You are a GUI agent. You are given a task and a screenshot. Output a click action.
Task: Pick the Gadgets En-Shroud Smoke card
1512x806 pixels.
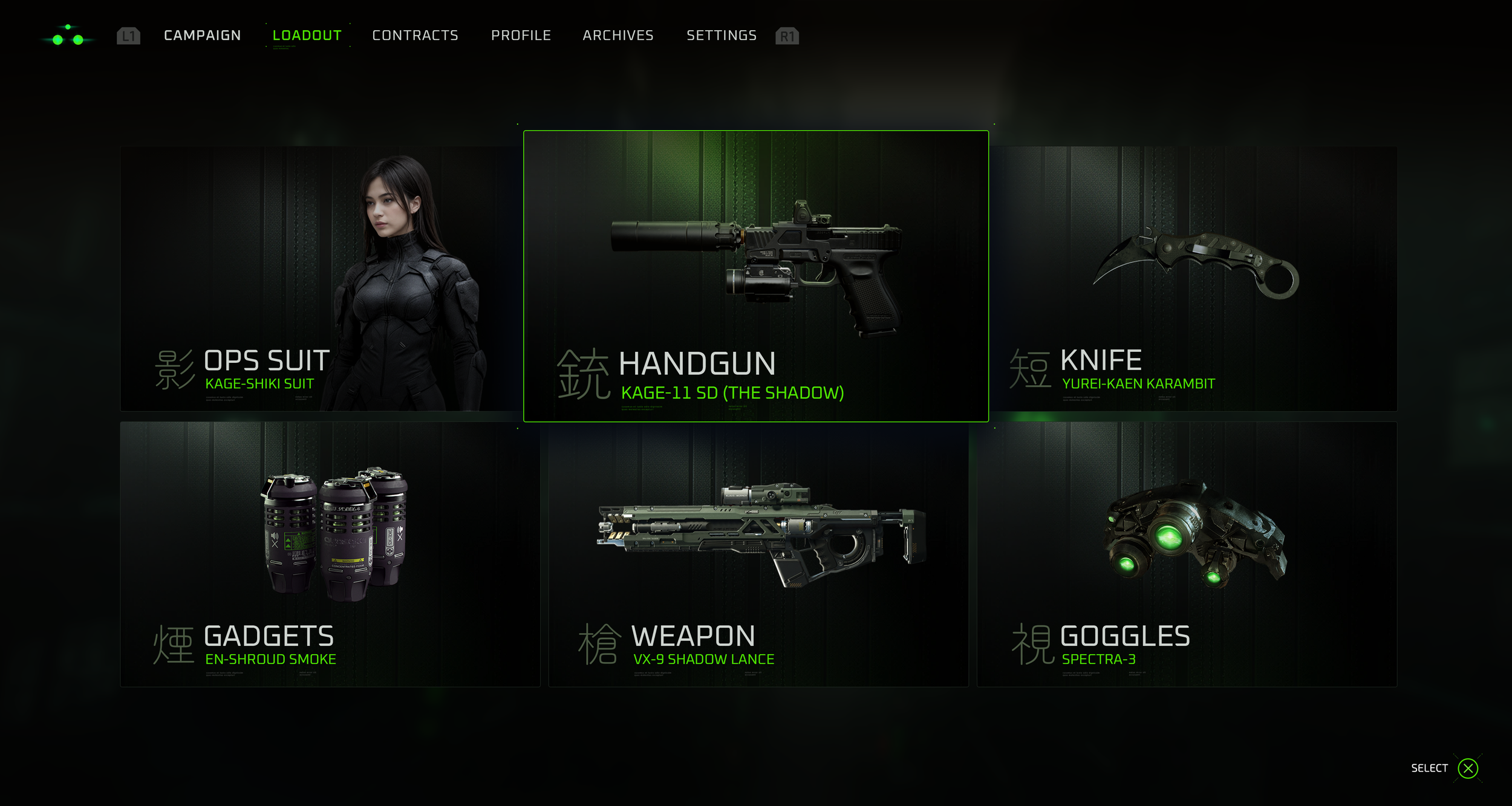pos(330,554)
